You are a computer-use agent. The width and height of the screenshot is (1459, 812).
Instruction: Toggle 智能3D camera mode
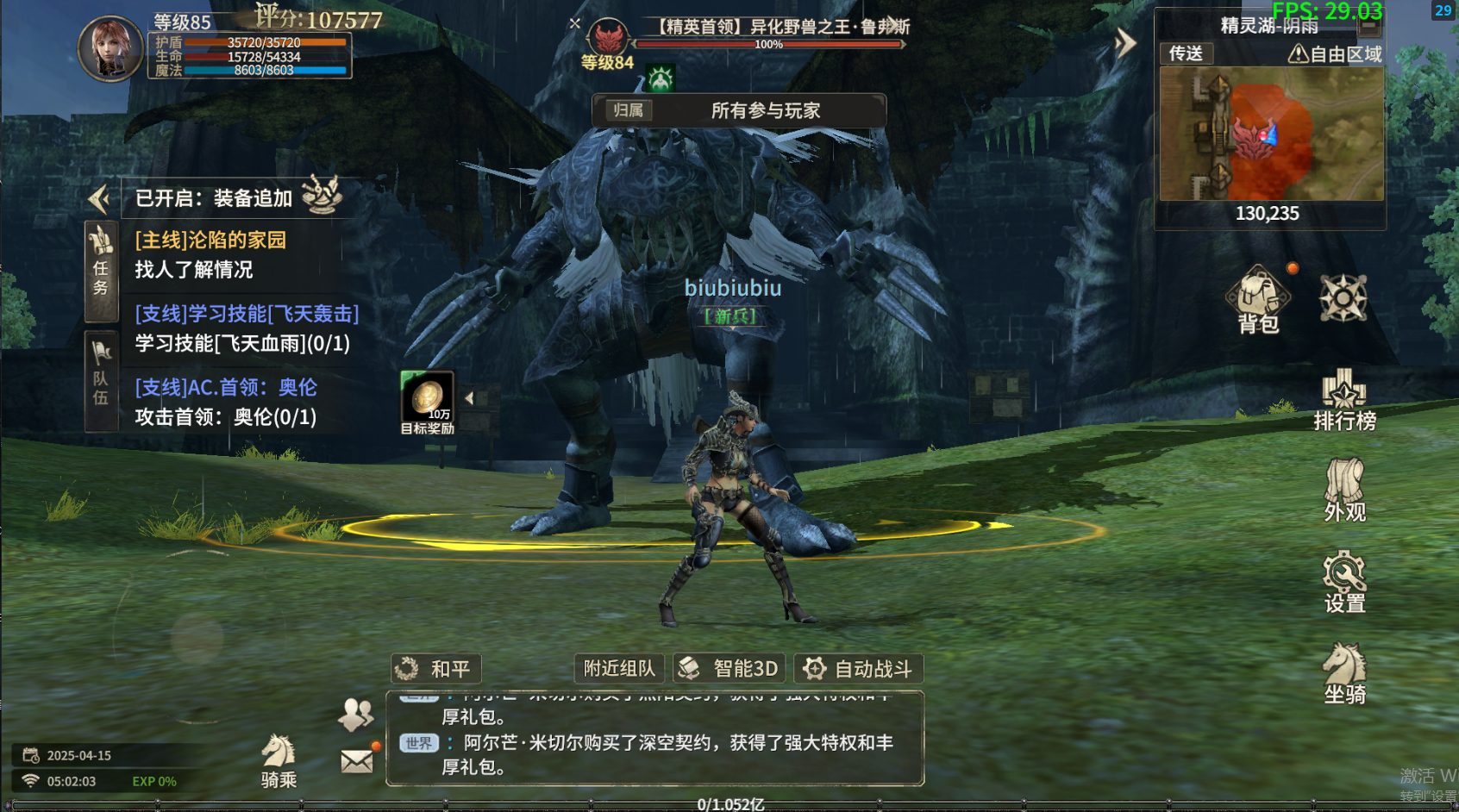(x=729, y=668)
